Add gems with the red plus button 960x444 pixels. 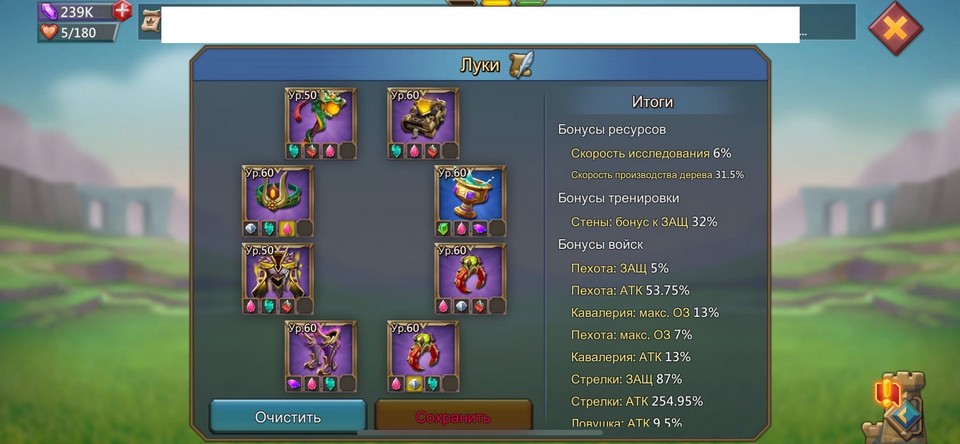click(122, 11)
